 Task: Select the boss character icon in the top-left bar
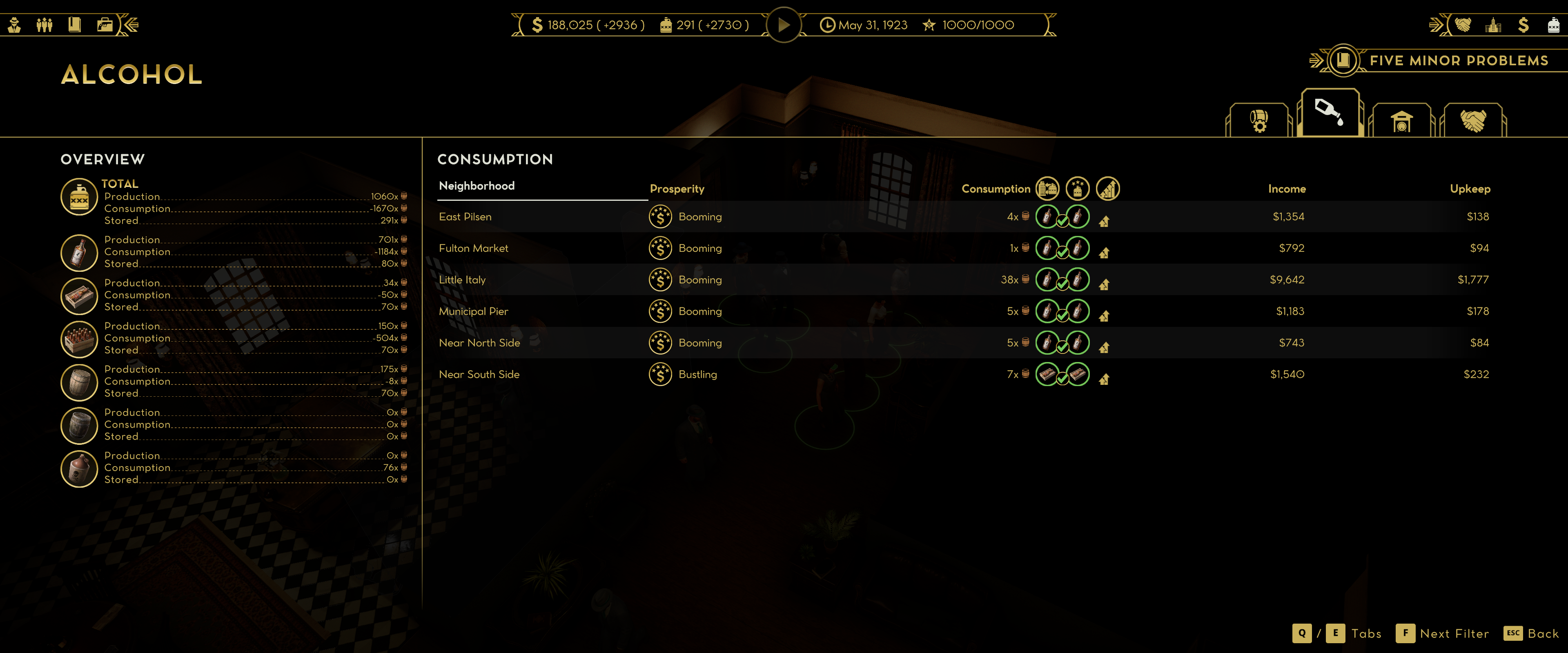[15, 25]
